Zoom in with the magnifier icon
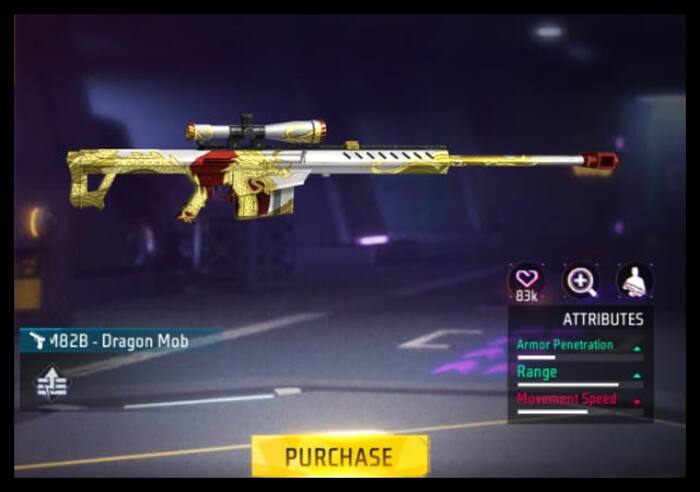700x492 pixels. click(x=581, y=281)
